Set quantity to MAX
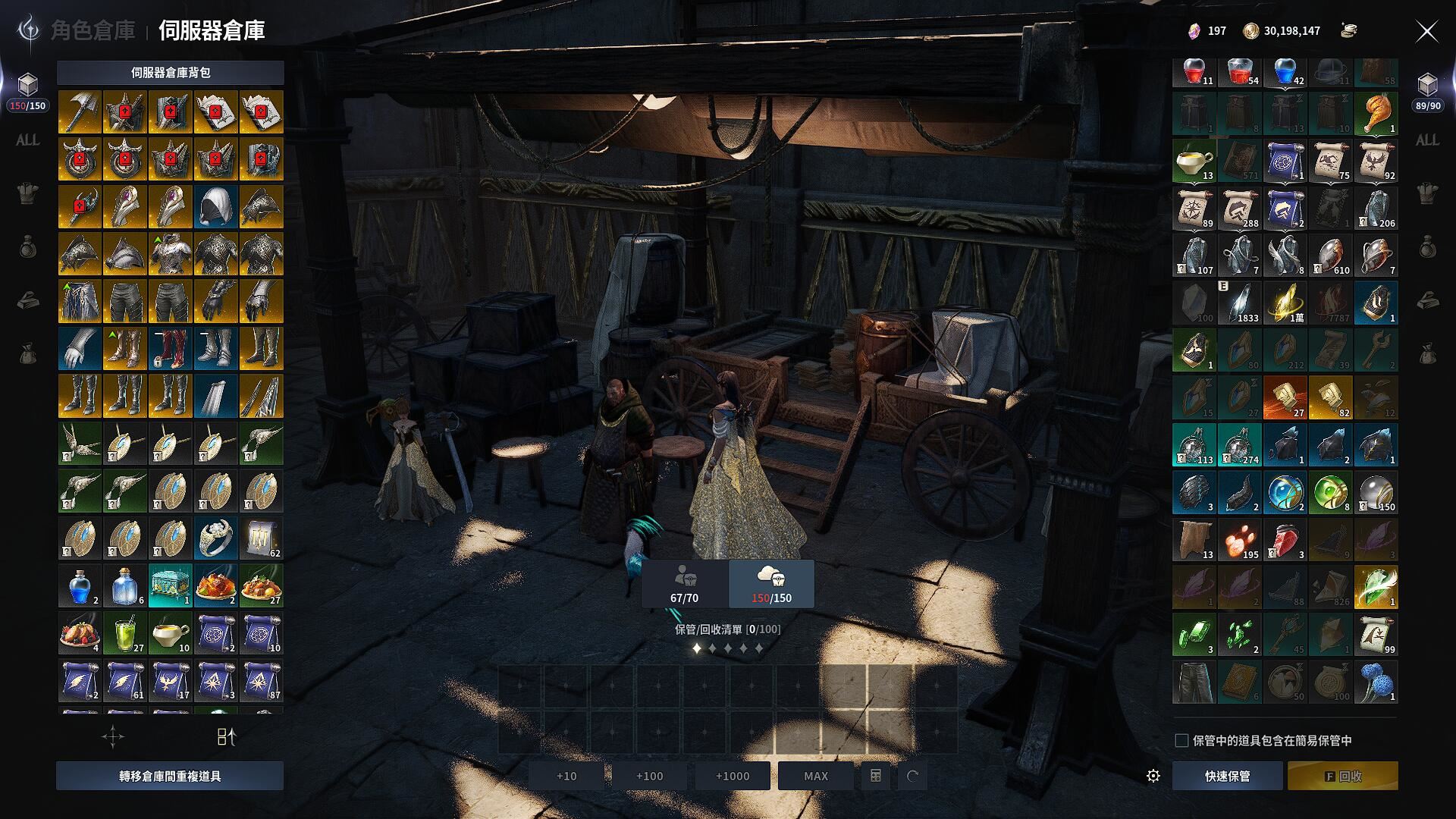The image size is (1456, 819). (815, 776)
